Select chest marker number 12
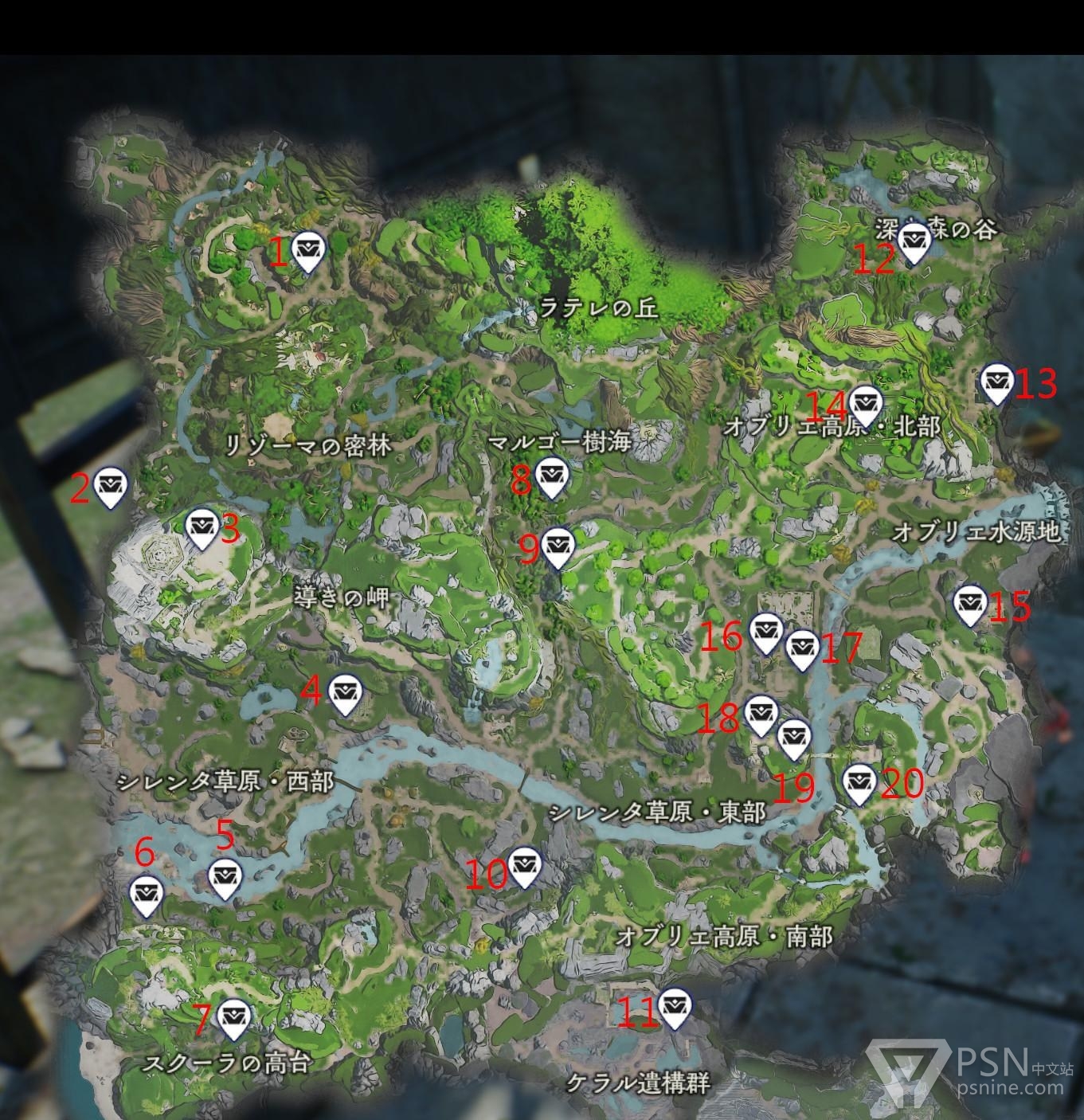This screenshot has height=1120, width=1084. click(914, 241)
